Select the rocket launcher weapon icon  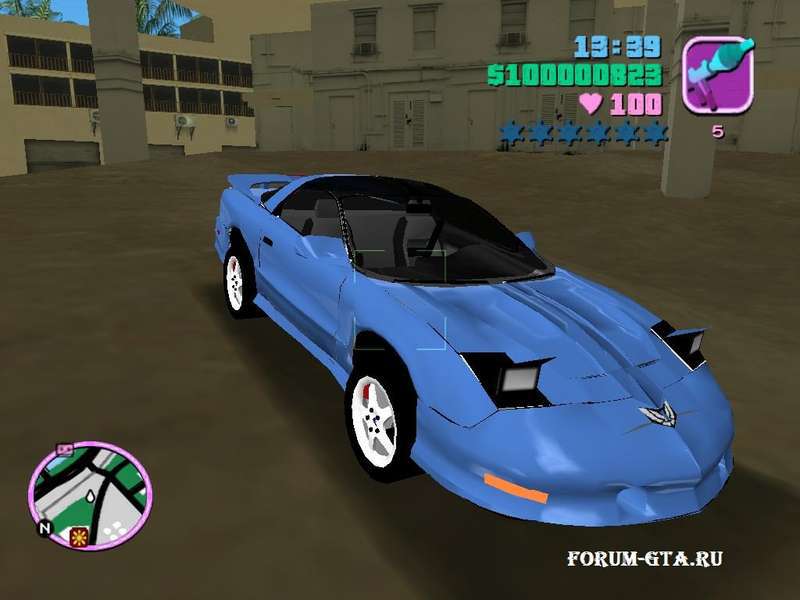click(x=718, y=72)
